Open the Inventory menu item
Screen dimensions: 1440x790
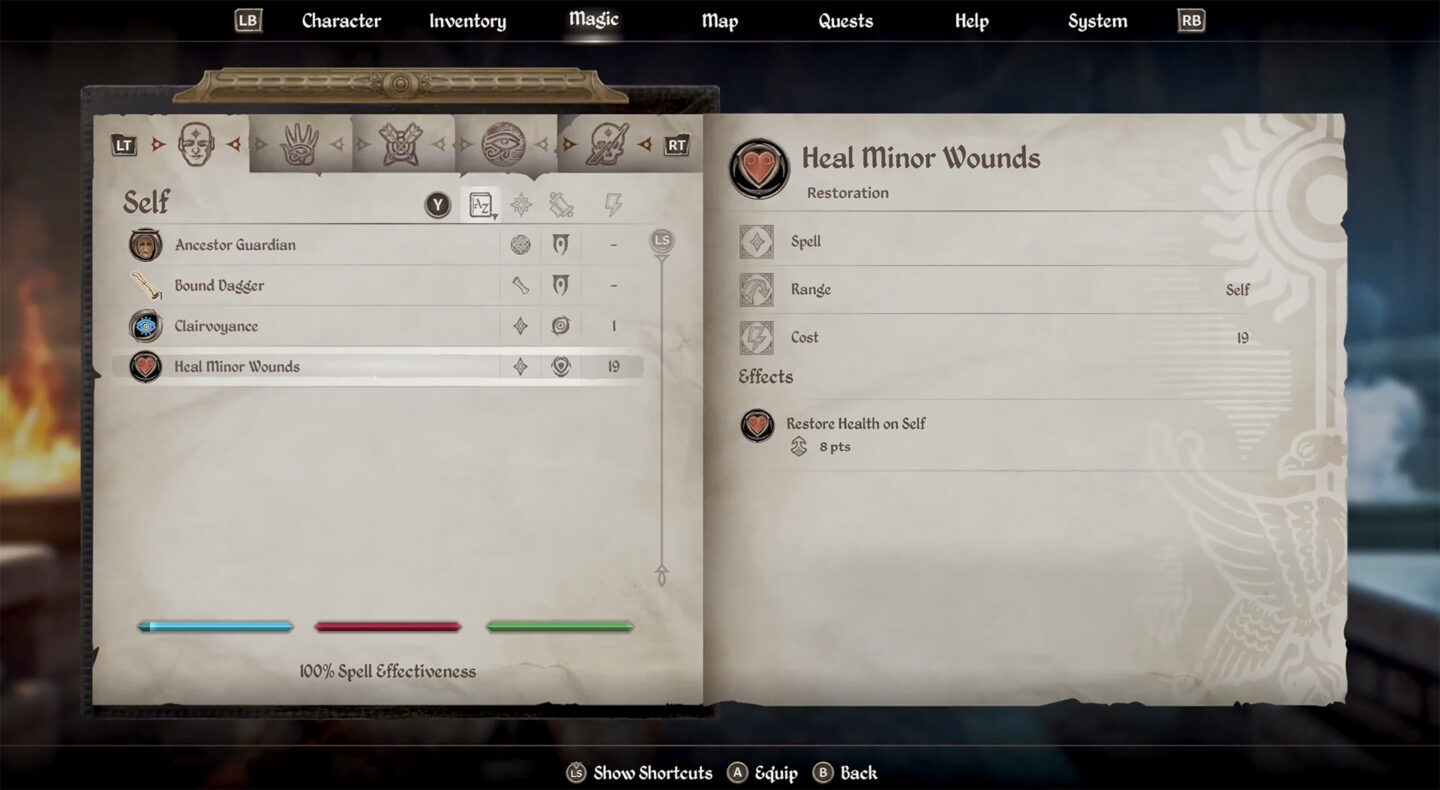pyautogui.click(x=467, y=20)
